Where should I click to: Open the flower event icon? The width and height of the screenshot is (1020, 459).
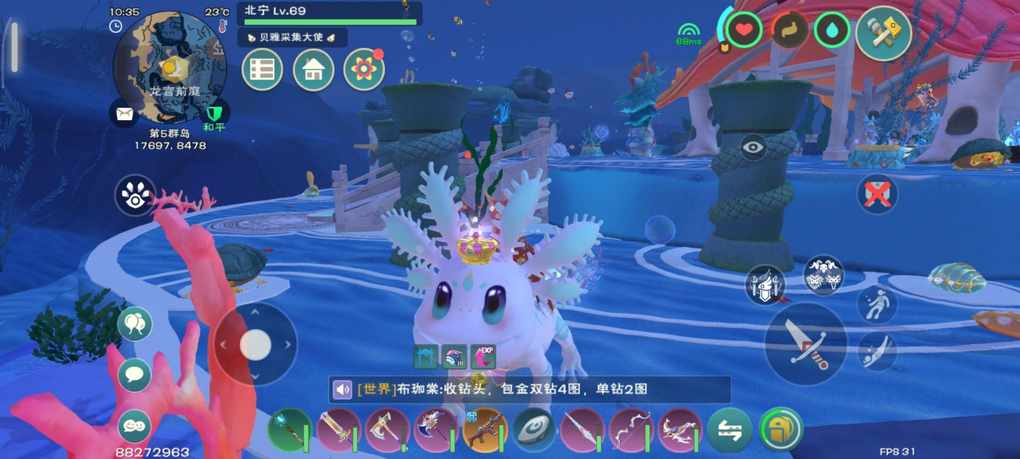pyautogui.click(x=364, y=69)
